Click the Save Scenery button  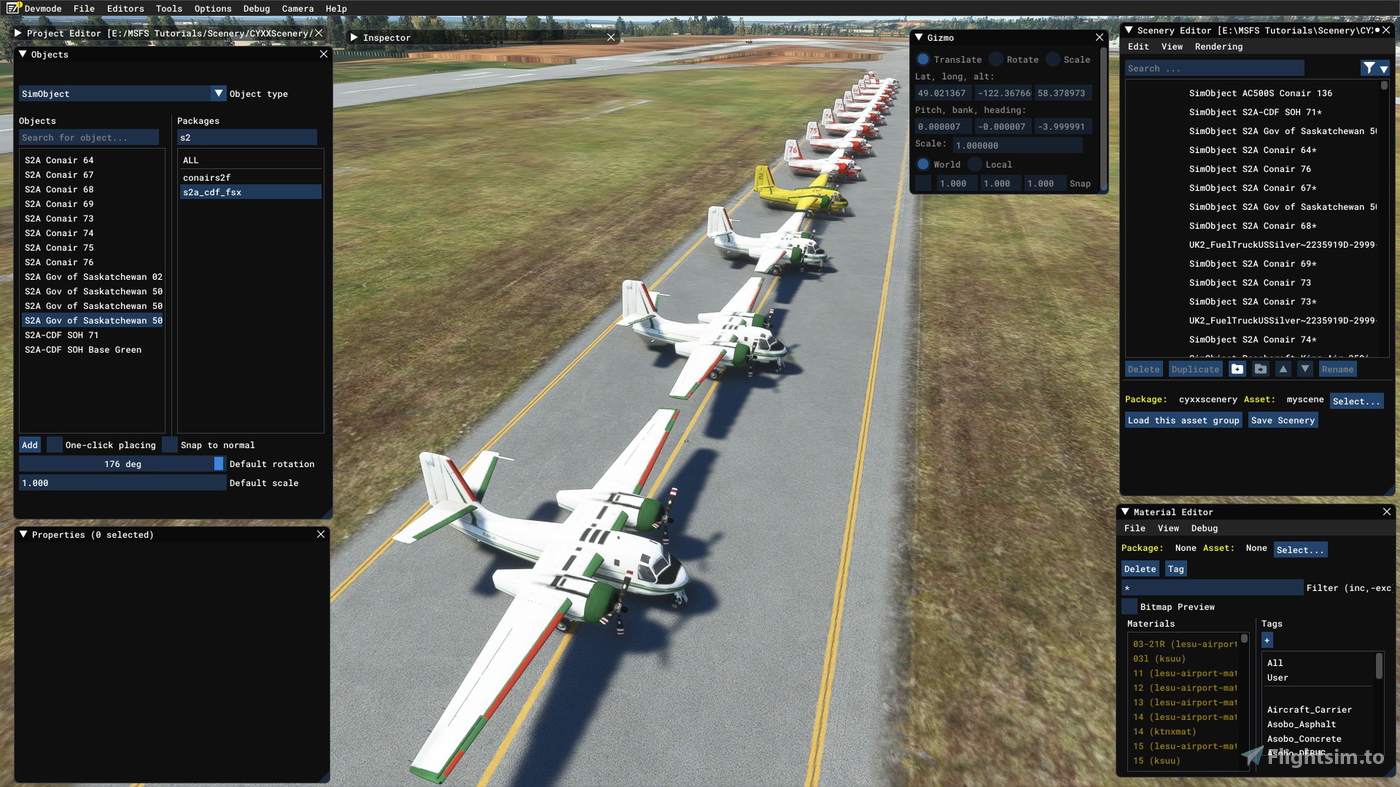pyautogui.click(x=1283, y=420)
